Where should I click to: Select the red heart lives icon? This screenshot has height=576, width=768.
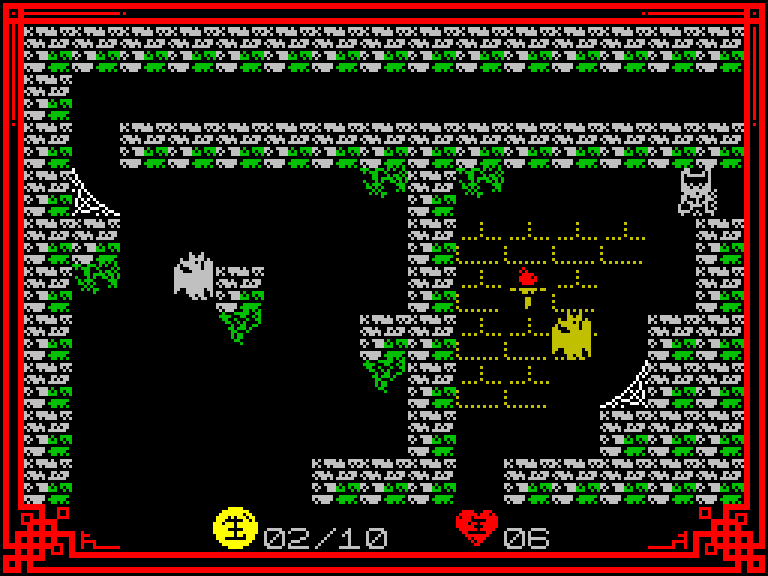pyautogui.click(x=476, y=527)
